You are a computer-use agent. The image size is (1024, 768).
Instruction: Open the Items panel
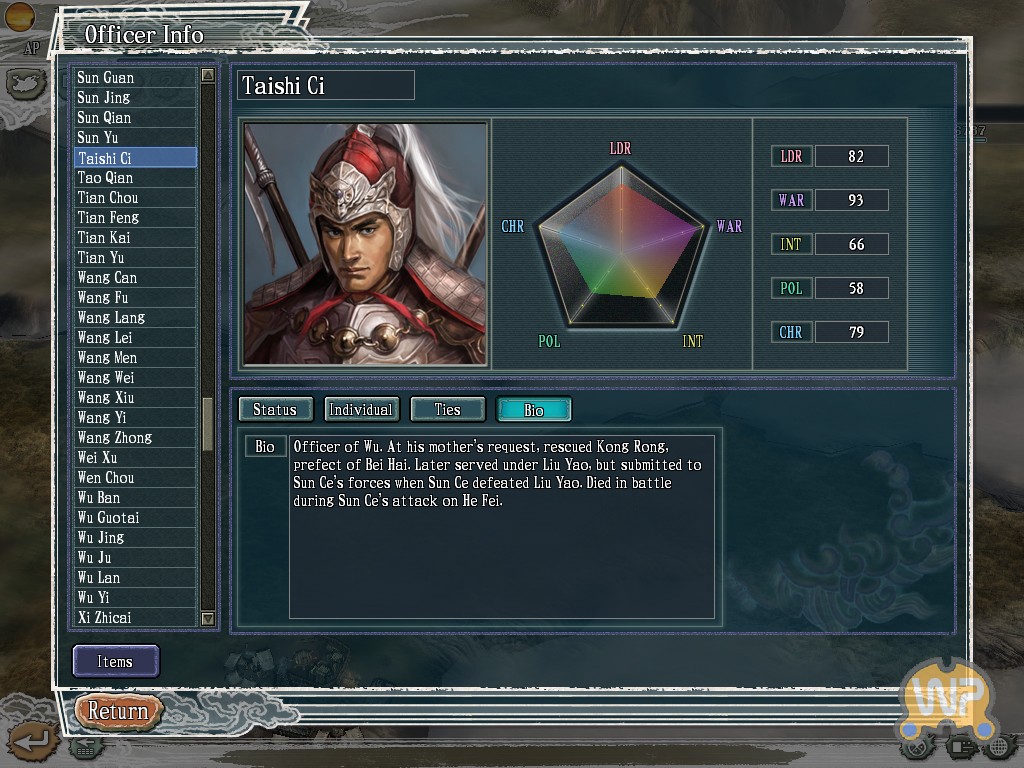click(115, 661)
